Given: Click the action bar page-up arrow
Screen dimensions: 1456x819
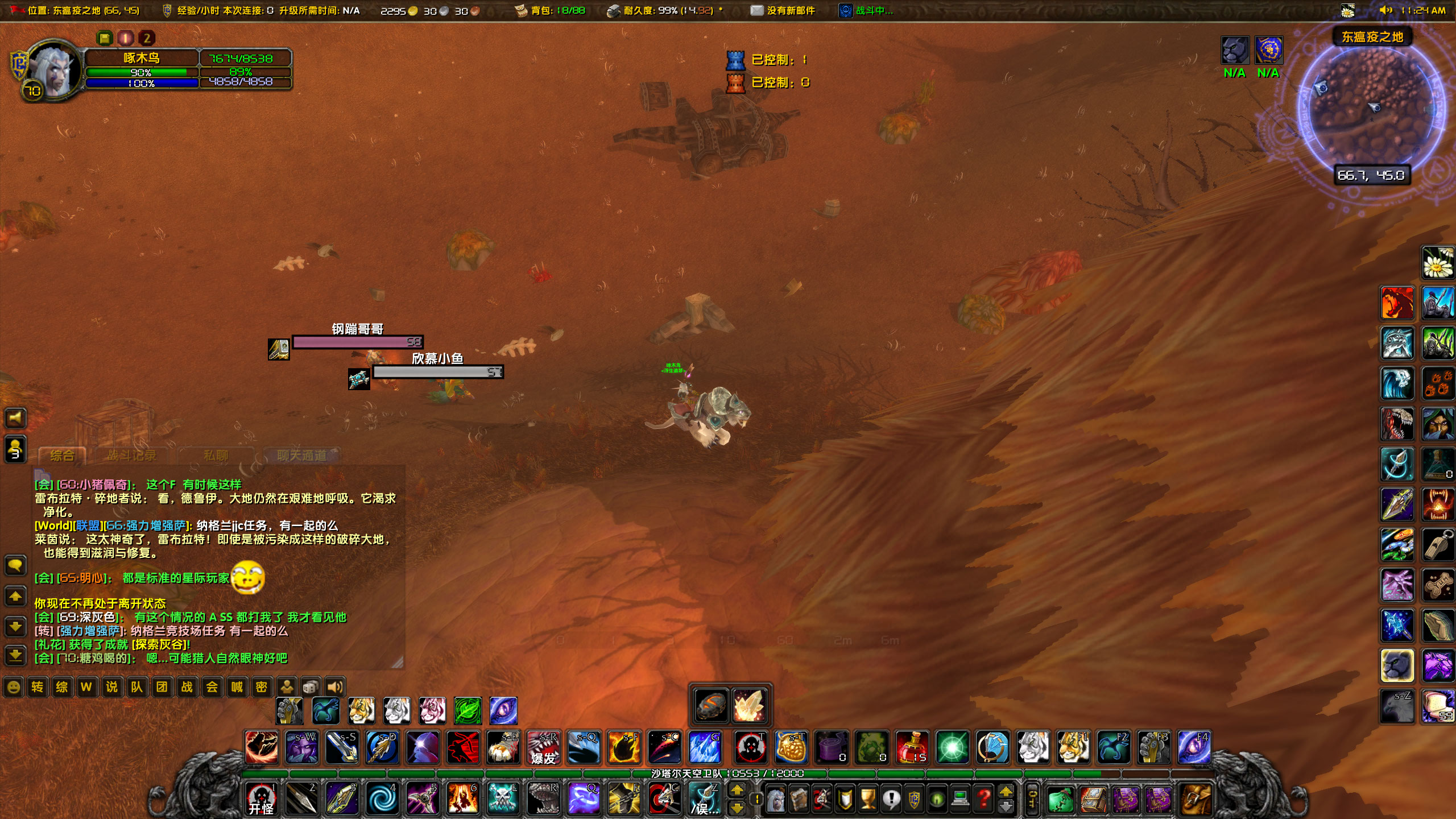Looking at the screenshot, I should coord(737,789).
